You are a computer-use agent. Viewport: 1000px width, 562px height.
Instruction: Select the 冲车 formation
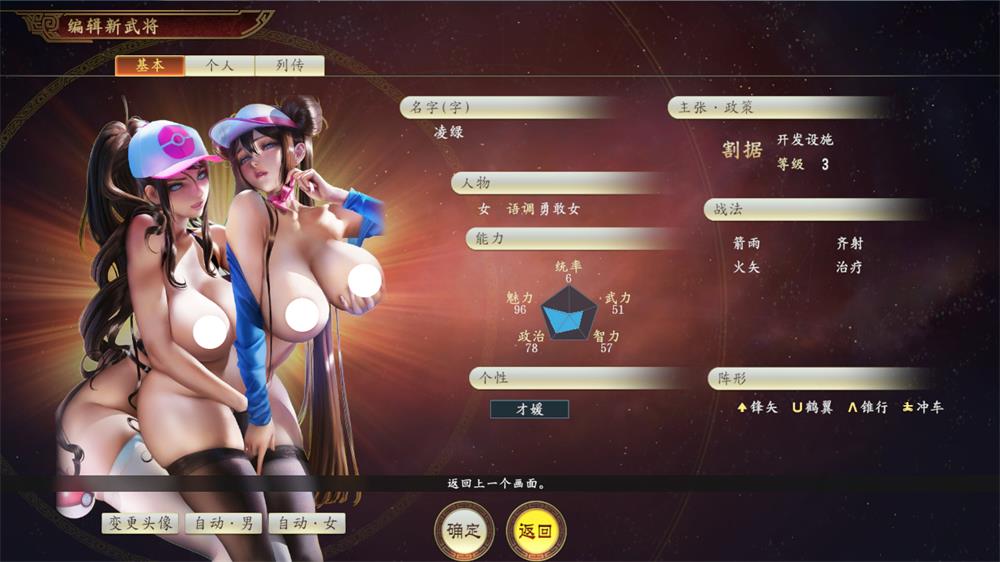[922, 407]
